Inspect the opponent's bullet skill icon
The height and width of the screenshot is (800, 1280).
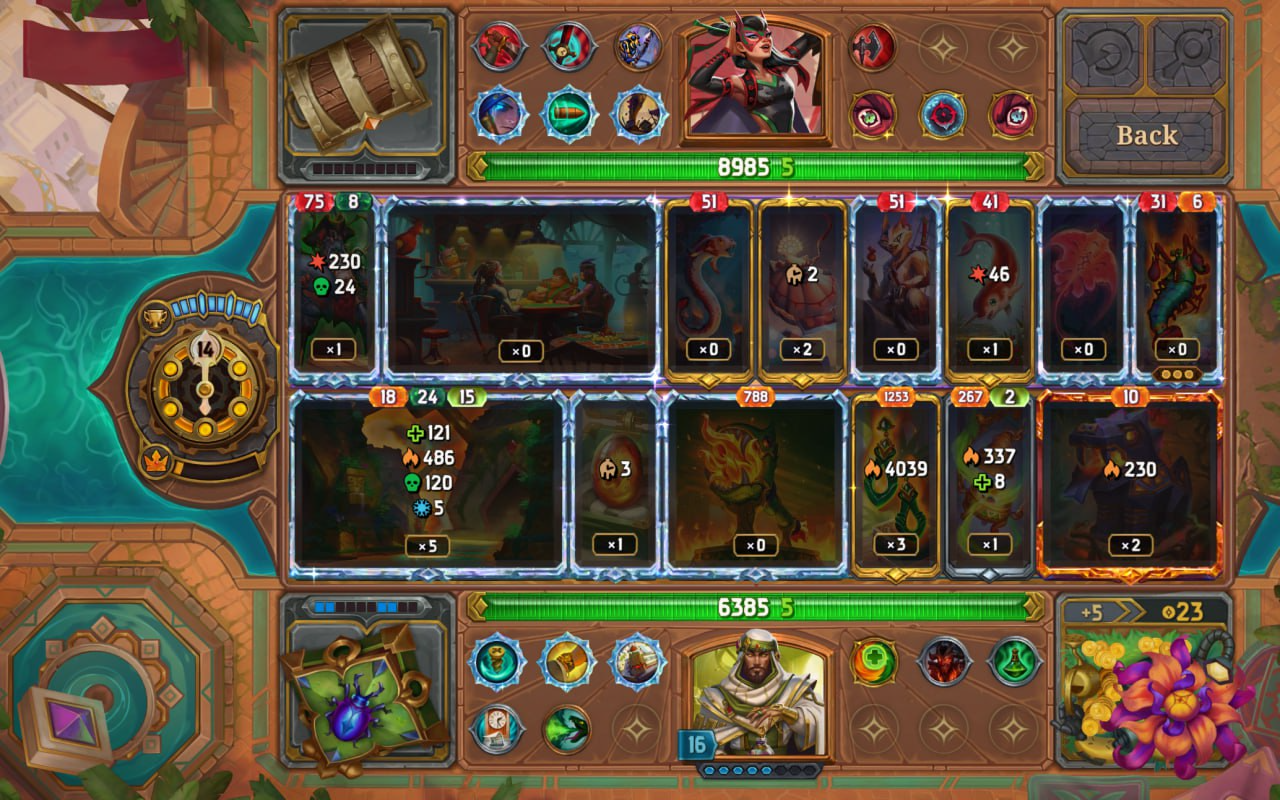(x=568, y=114)
